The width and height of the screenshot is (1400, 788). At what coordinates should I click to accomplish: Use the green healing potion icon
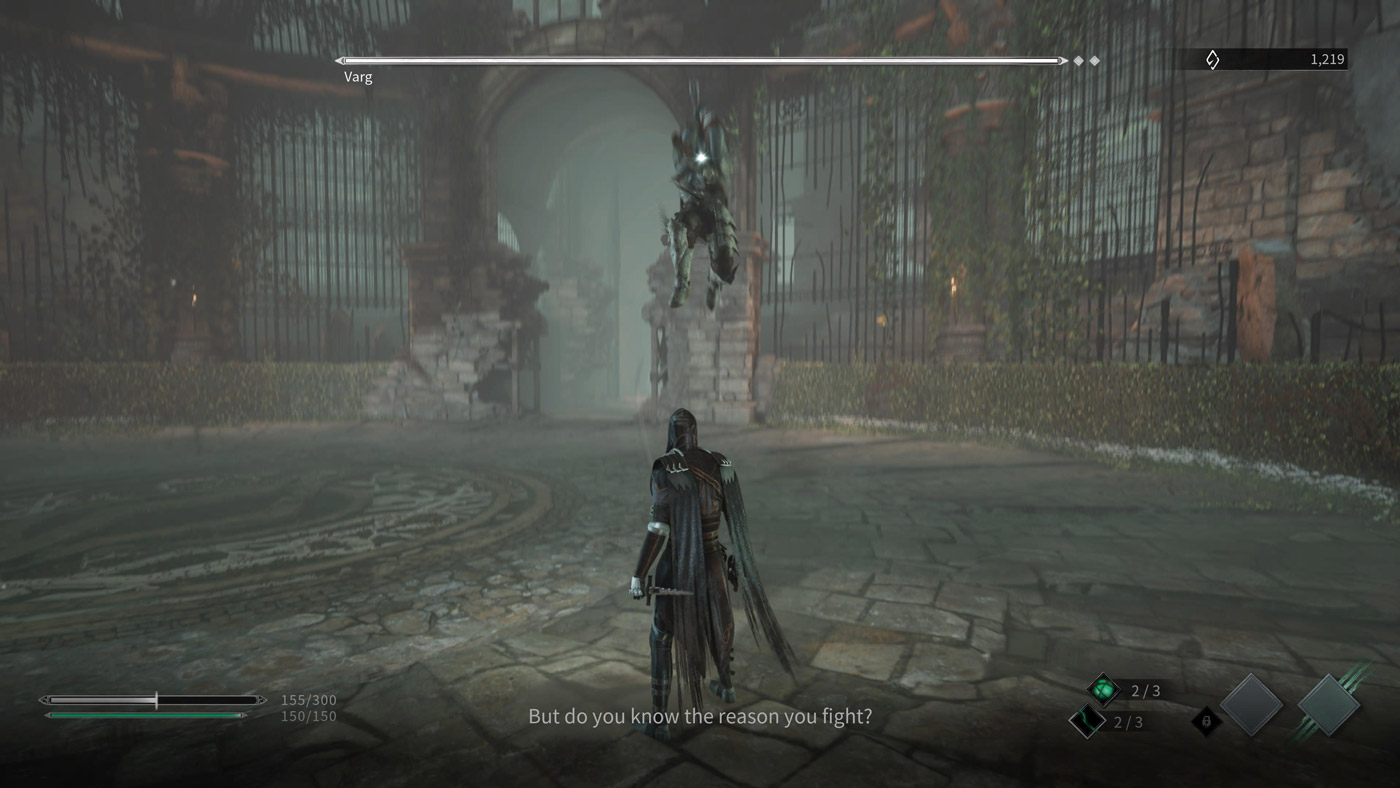click(x=1104, y=689)
